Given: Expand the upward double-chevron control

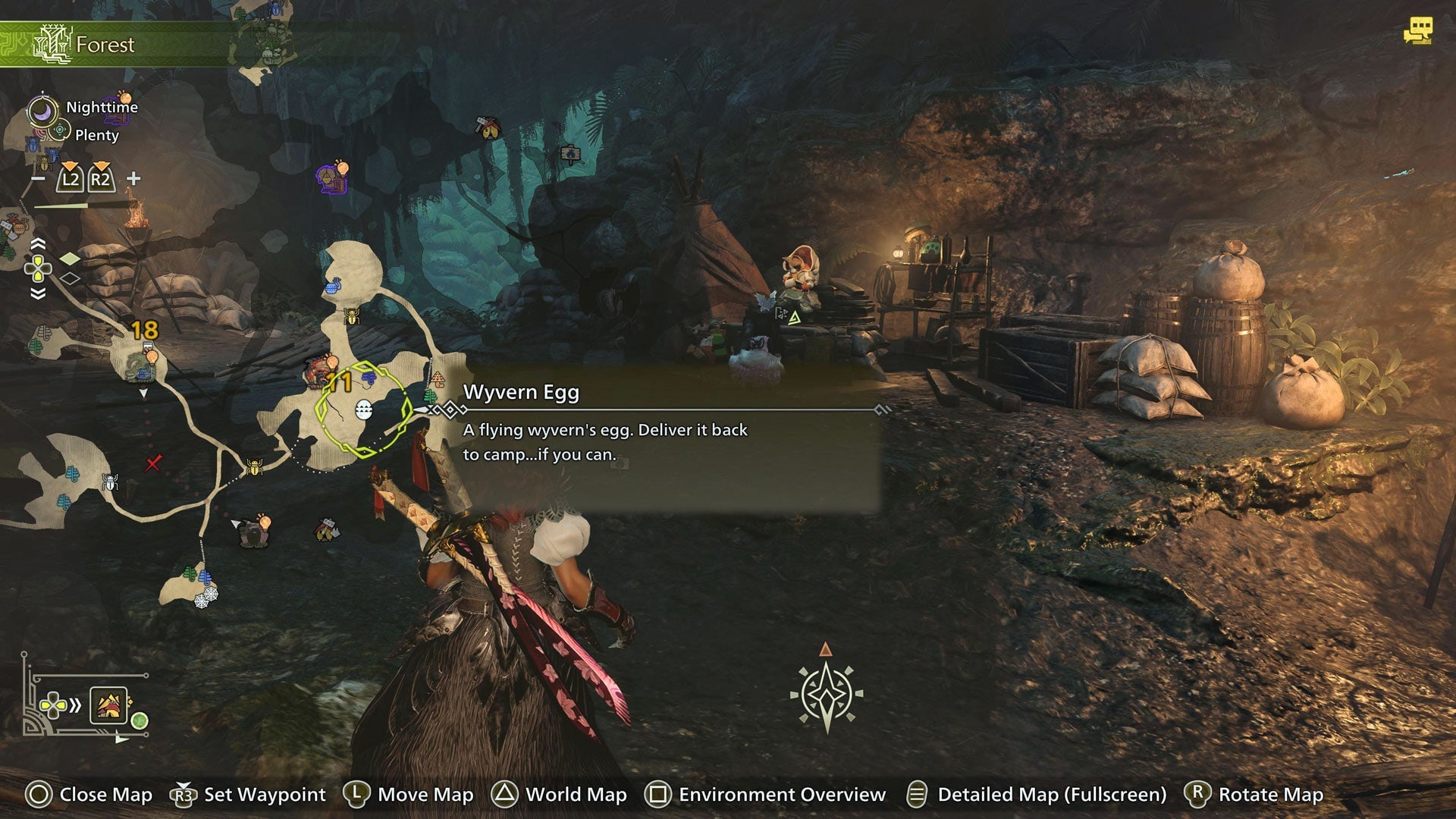Looking at the screenshot, I should coord(38,243).
